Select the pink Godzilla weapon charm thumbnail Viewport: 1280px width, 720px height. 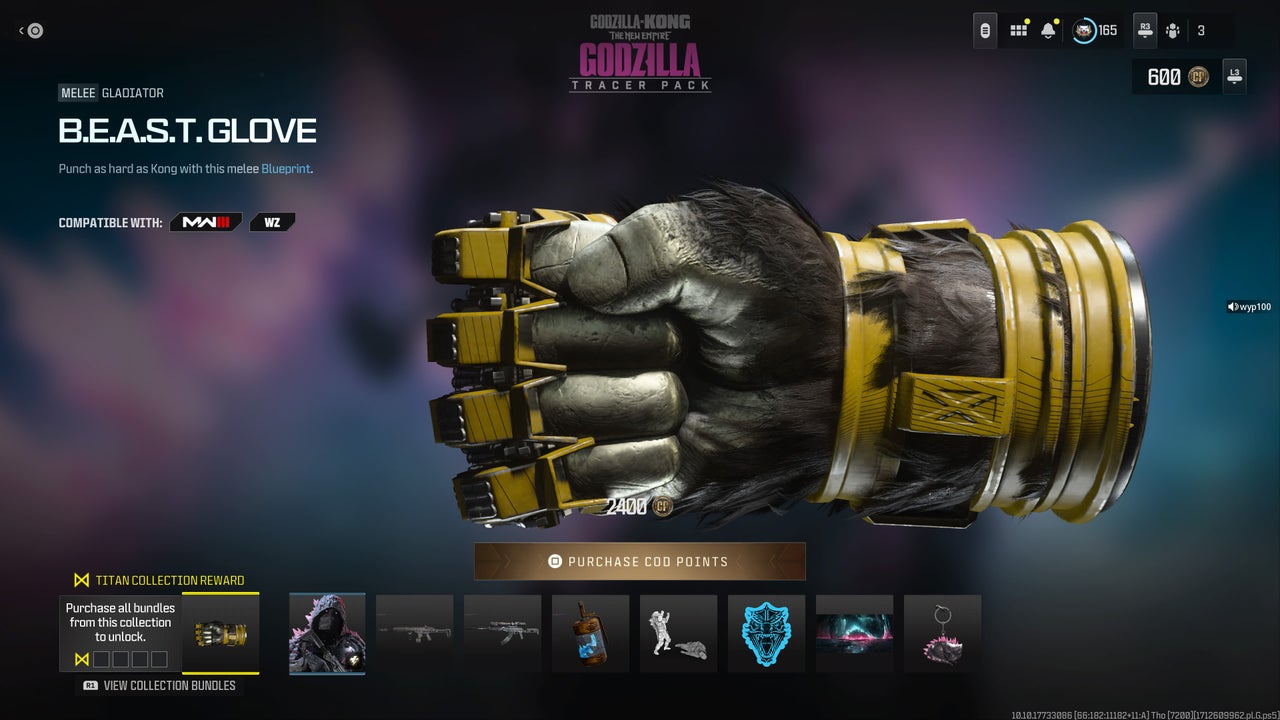point(942,633)
